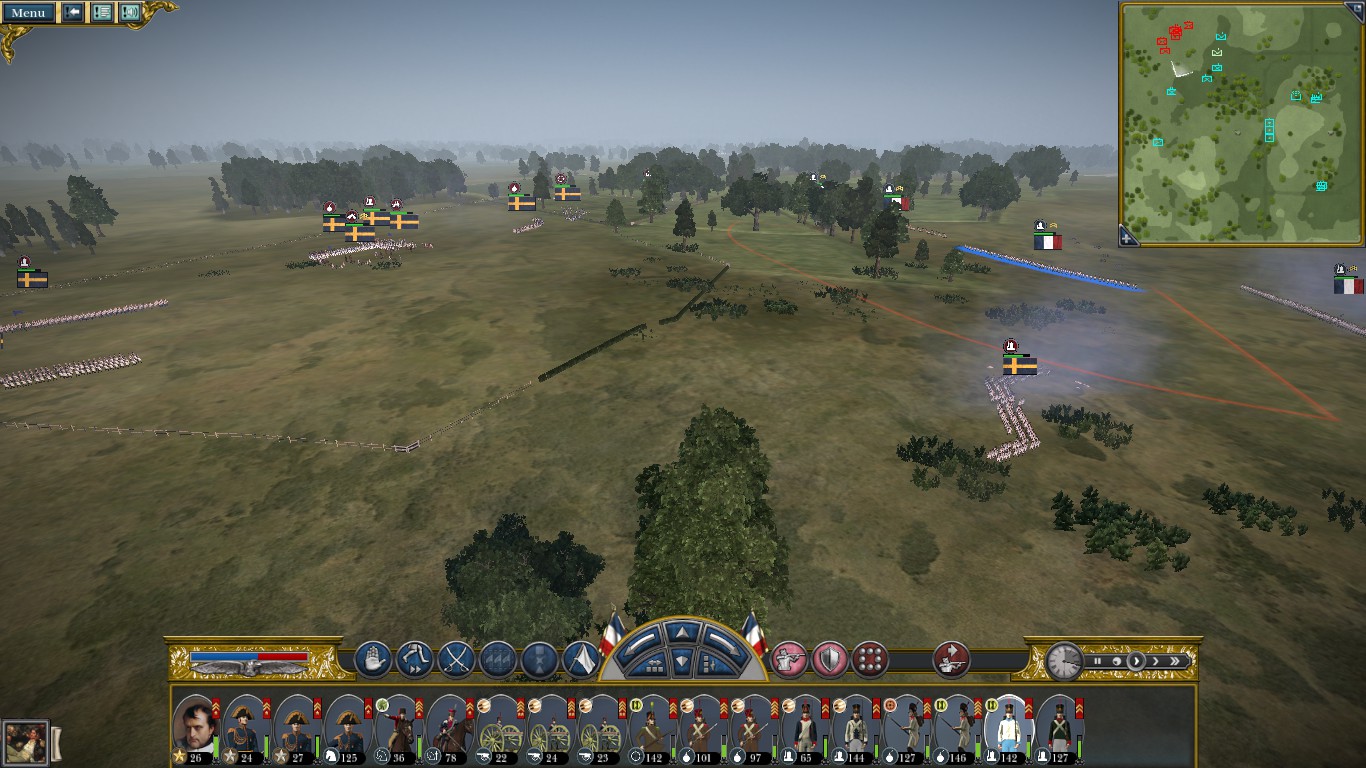Zoom in the minimap with the plus button

coord(1127,238)
